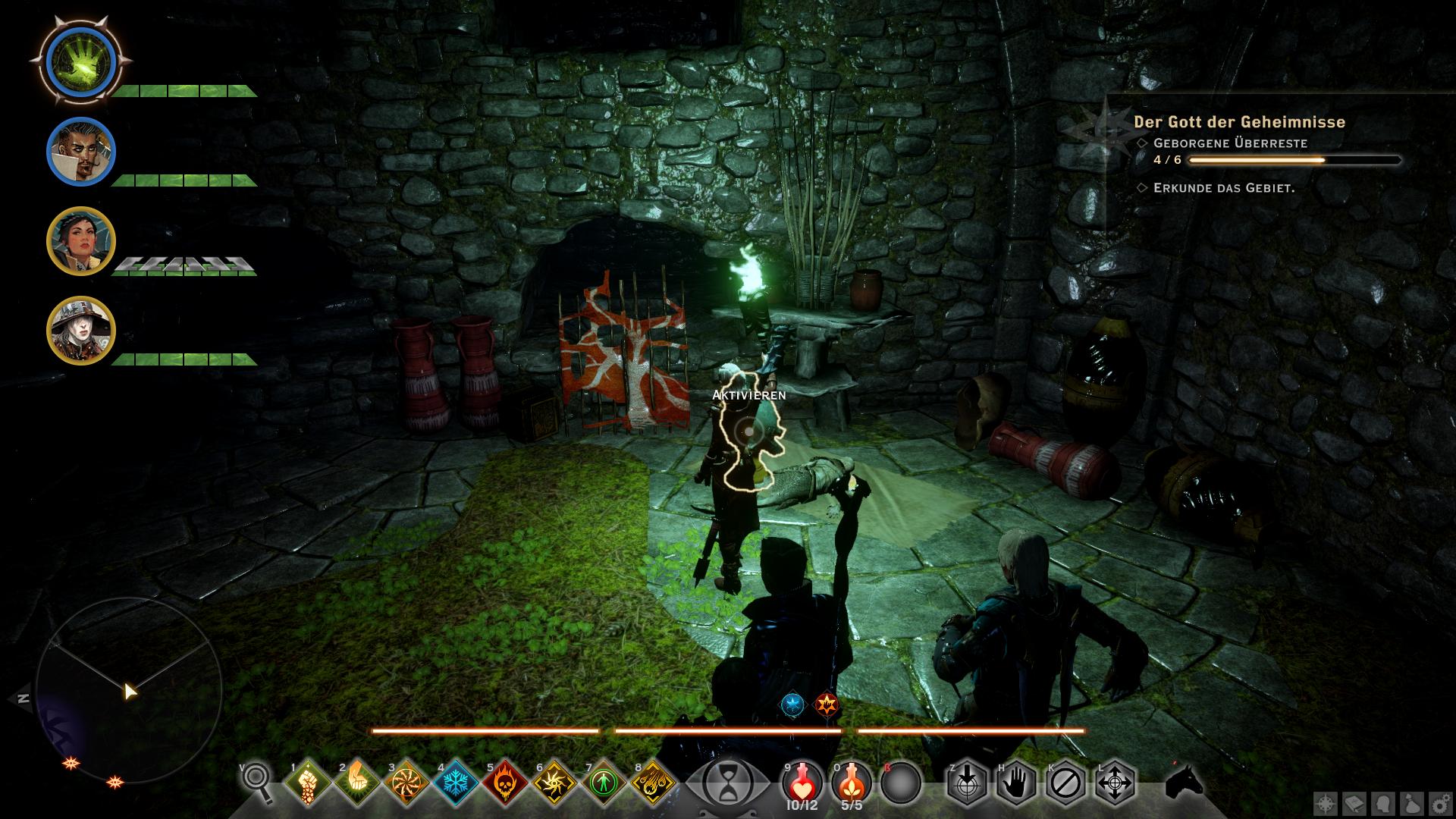Use the stone fist ability

coord(308,782)
